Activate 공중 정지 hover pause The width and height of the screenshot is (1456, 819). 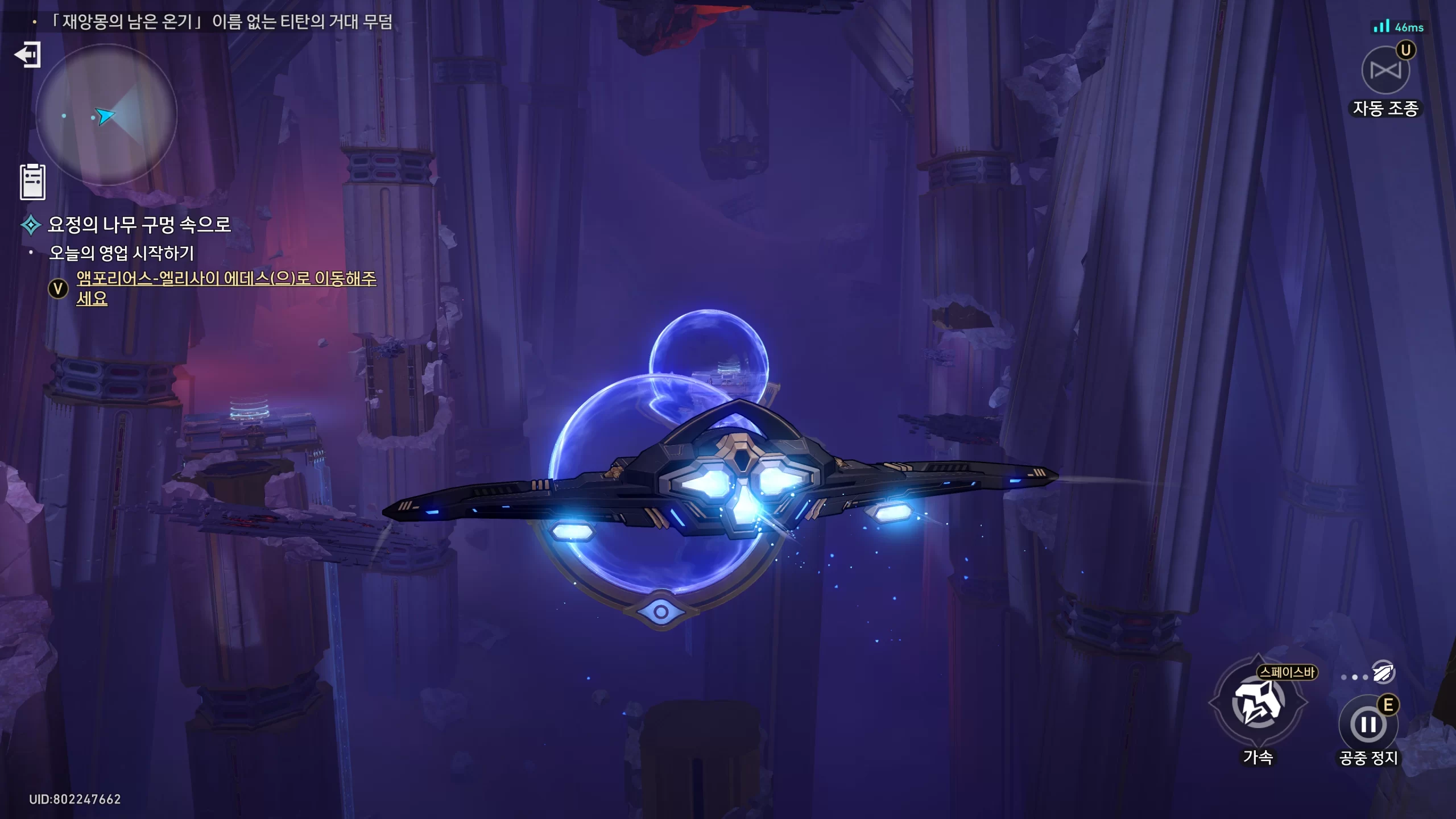coord(1368,725)
